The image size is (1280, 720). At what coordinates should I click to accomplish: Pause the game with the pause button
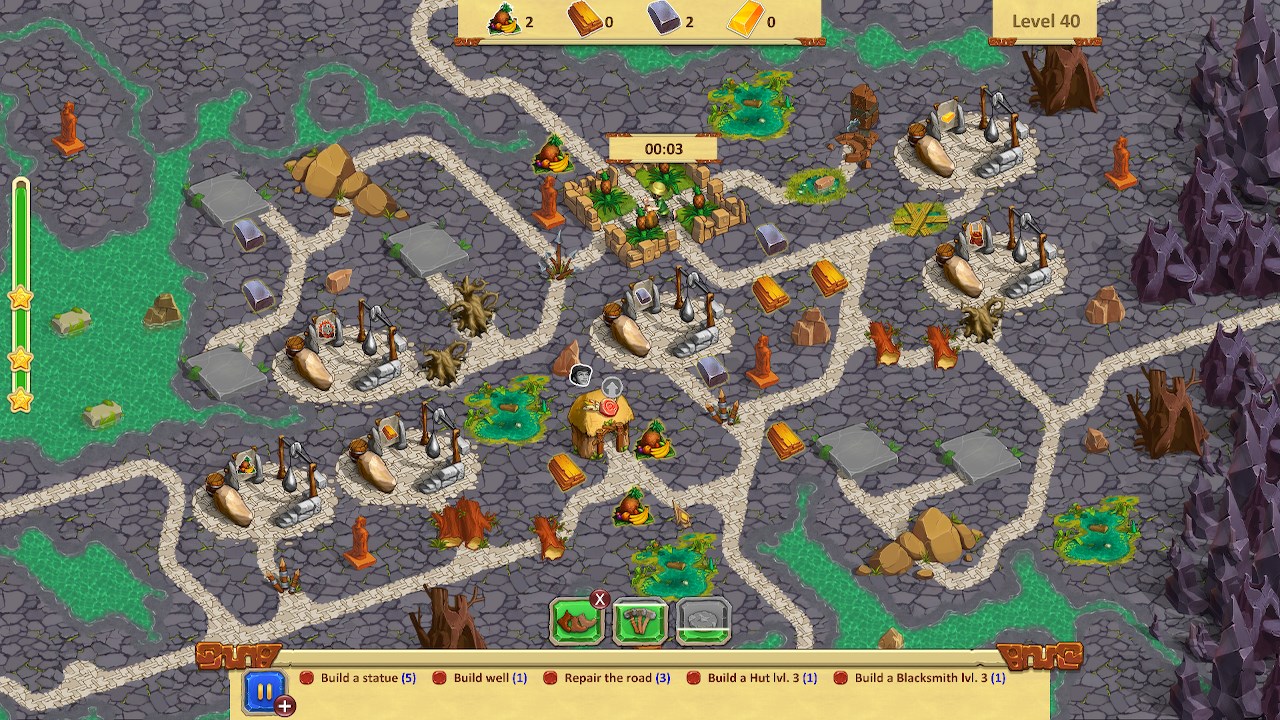point(263,689)
